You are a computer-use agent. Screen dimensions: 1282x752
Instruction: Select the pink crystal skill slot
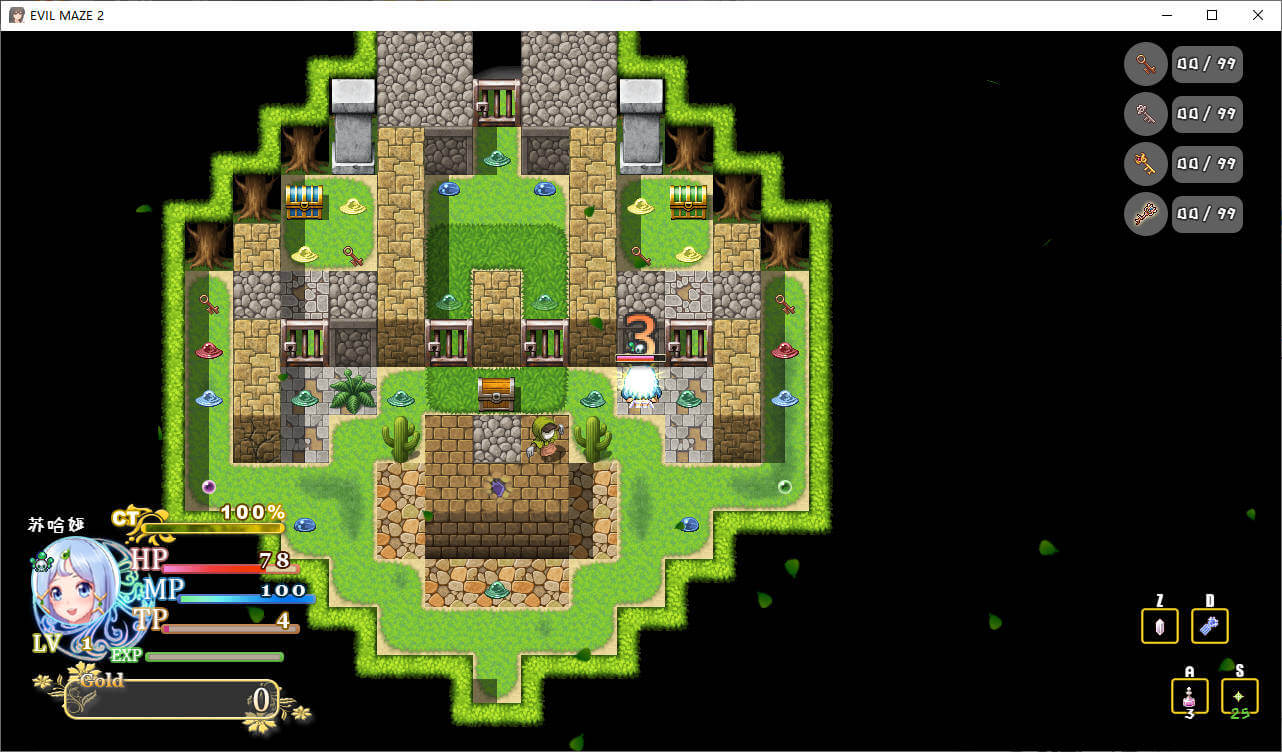(1160, 626)
